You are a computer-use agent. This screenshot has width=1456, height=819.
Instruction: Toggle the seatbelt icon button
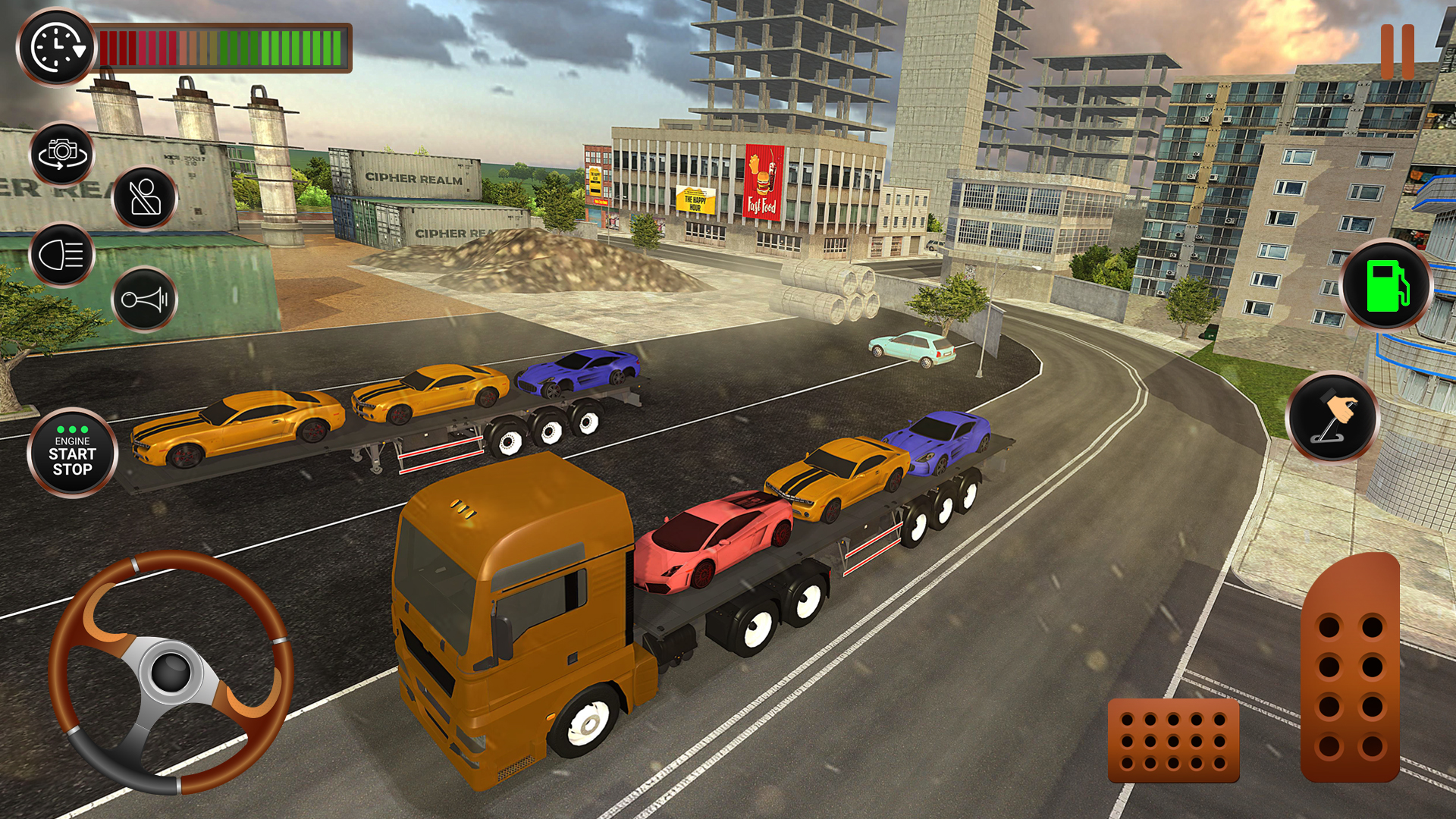click(x=144, y=198)
